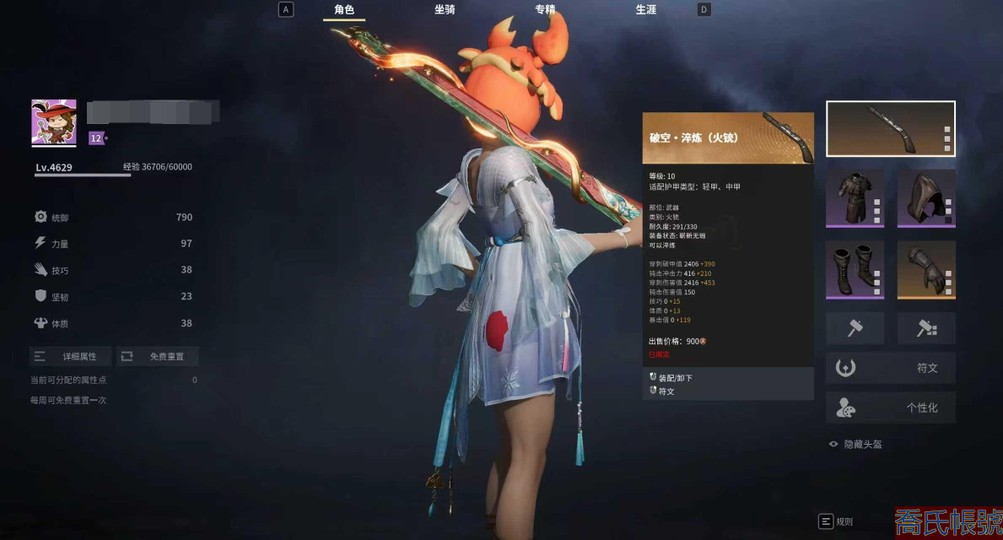
Task: Toggle 隐藏头盔 hide helmet option
Action: [x=856, y=444]
